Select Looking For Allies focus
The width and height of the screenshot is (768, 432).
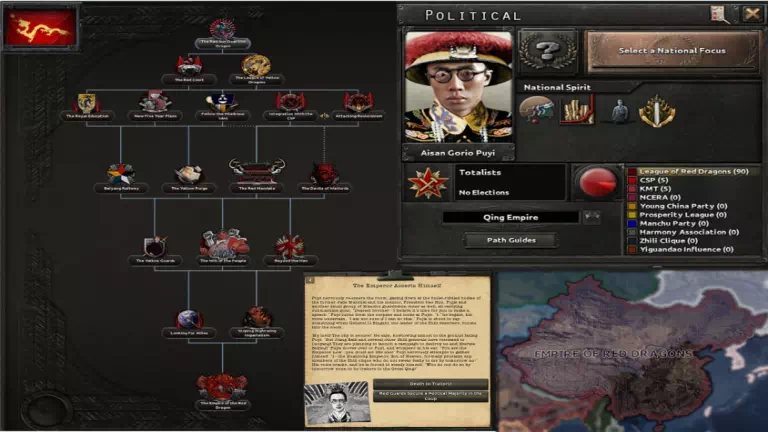pyautogui.click(x=189, y=320)
